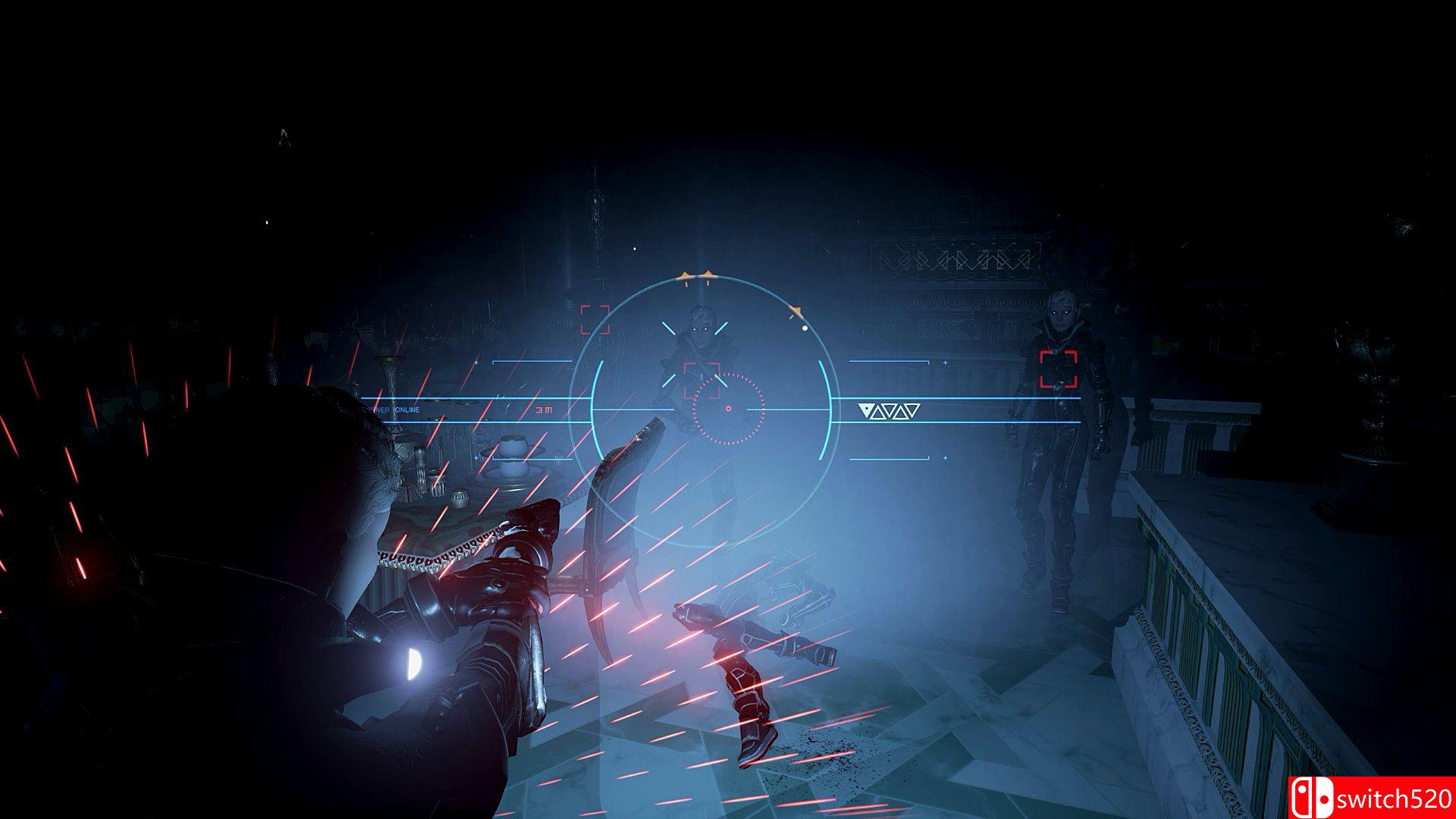1456x819 pixels.
Task: Select the first triangle charge glyph
Action: [864, 409]
